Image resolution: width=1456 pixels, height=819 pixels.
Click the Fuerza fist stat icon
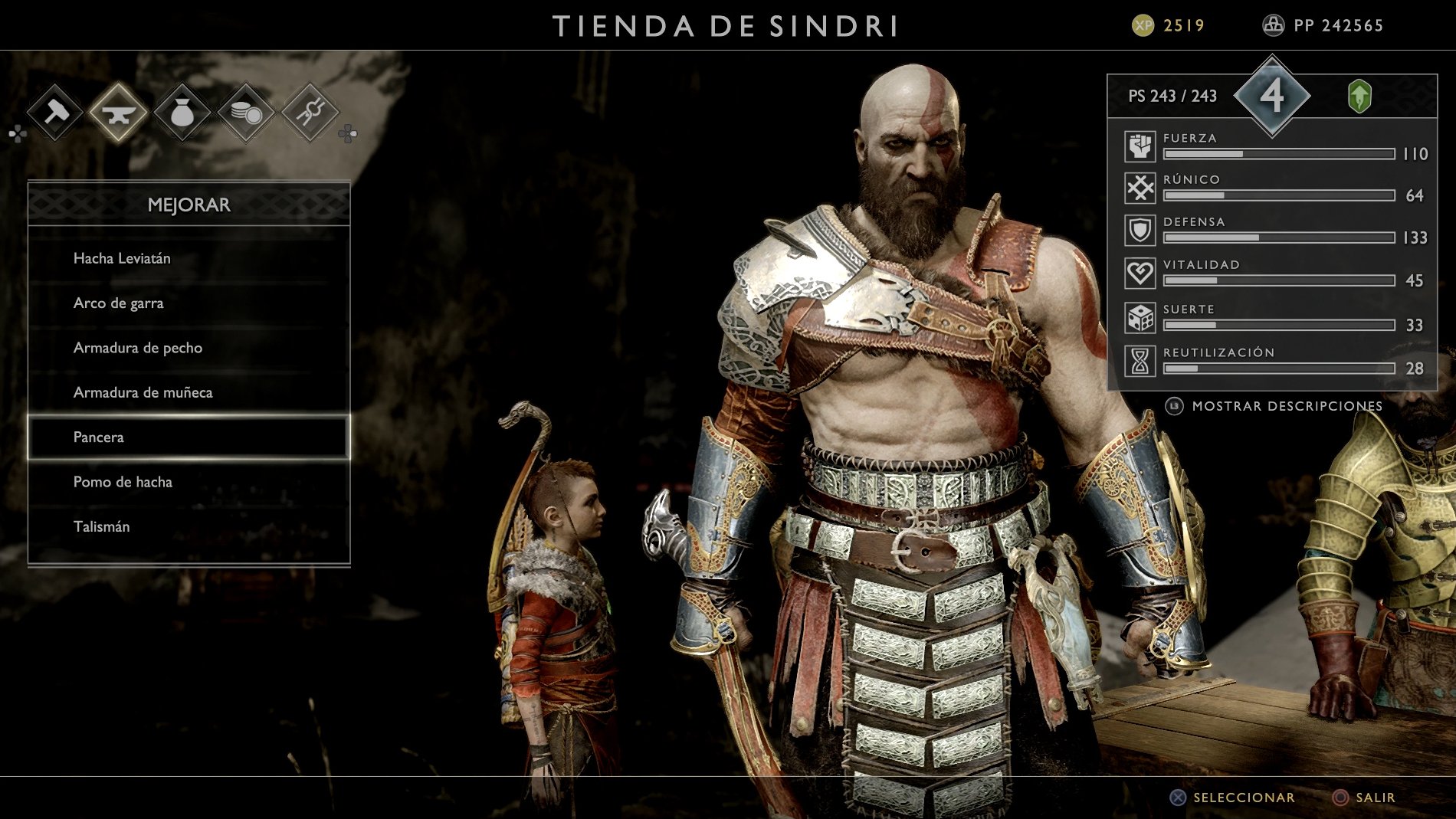click(x=1140, y=147)
